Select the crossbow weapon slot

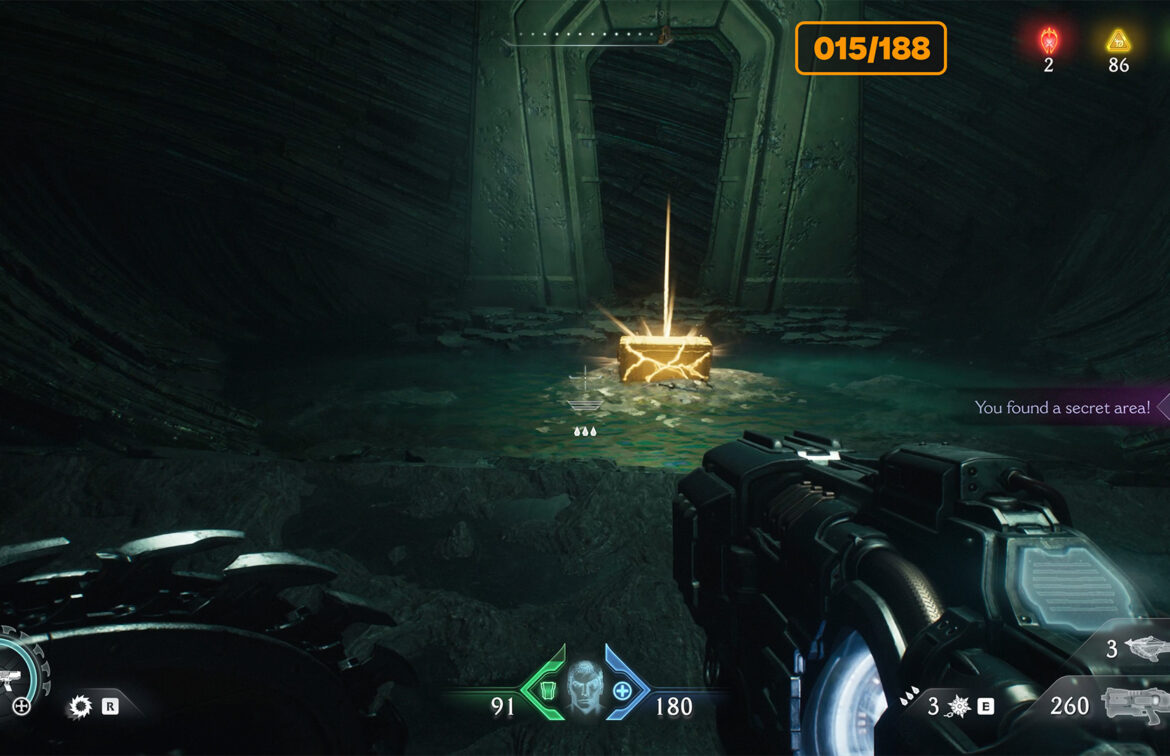tap(1141, 649)
